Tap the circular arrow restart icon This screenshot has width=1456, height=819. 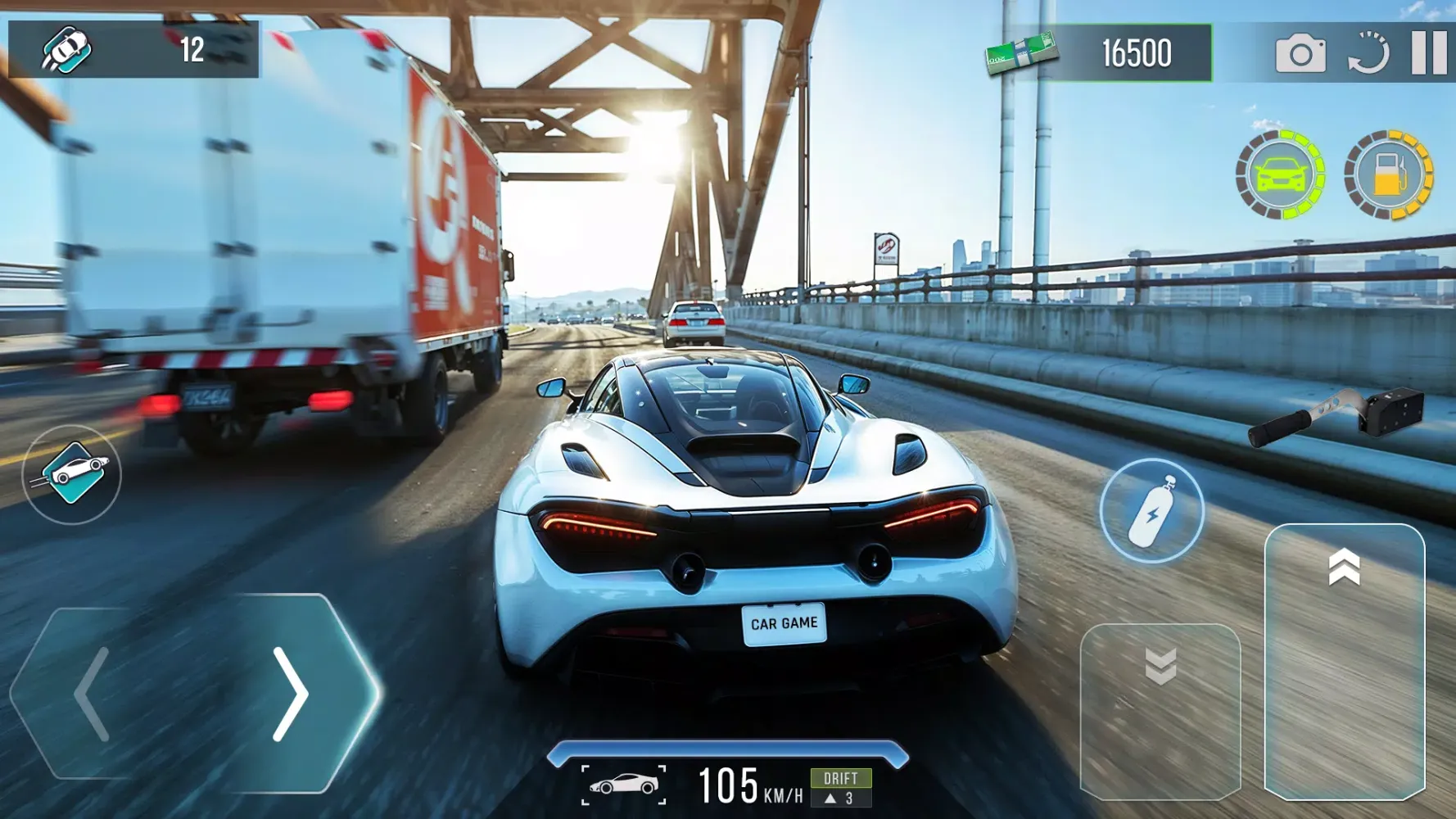pos(1368,54)
